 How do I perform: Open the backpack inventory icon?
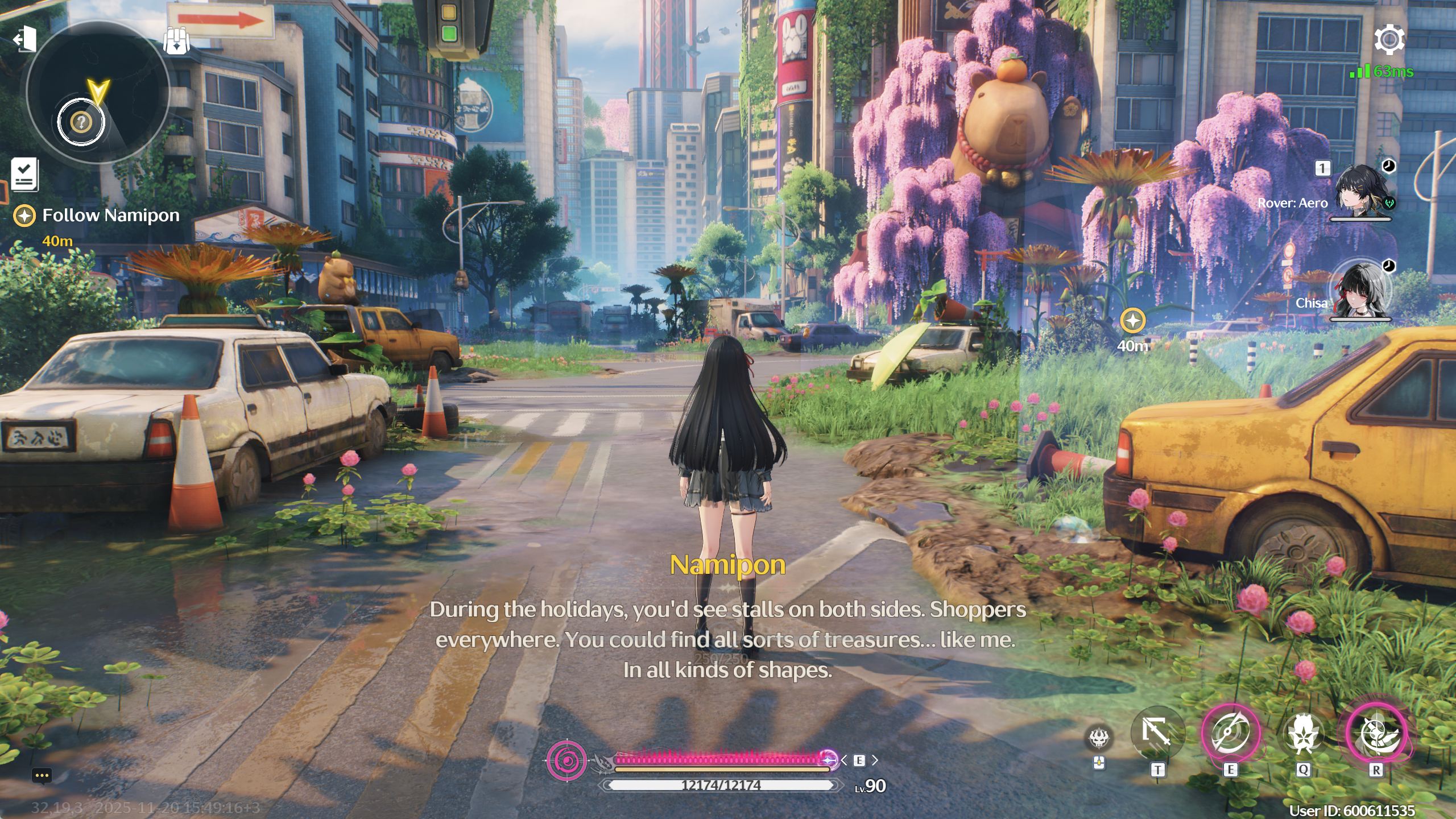tap(176, 41)
